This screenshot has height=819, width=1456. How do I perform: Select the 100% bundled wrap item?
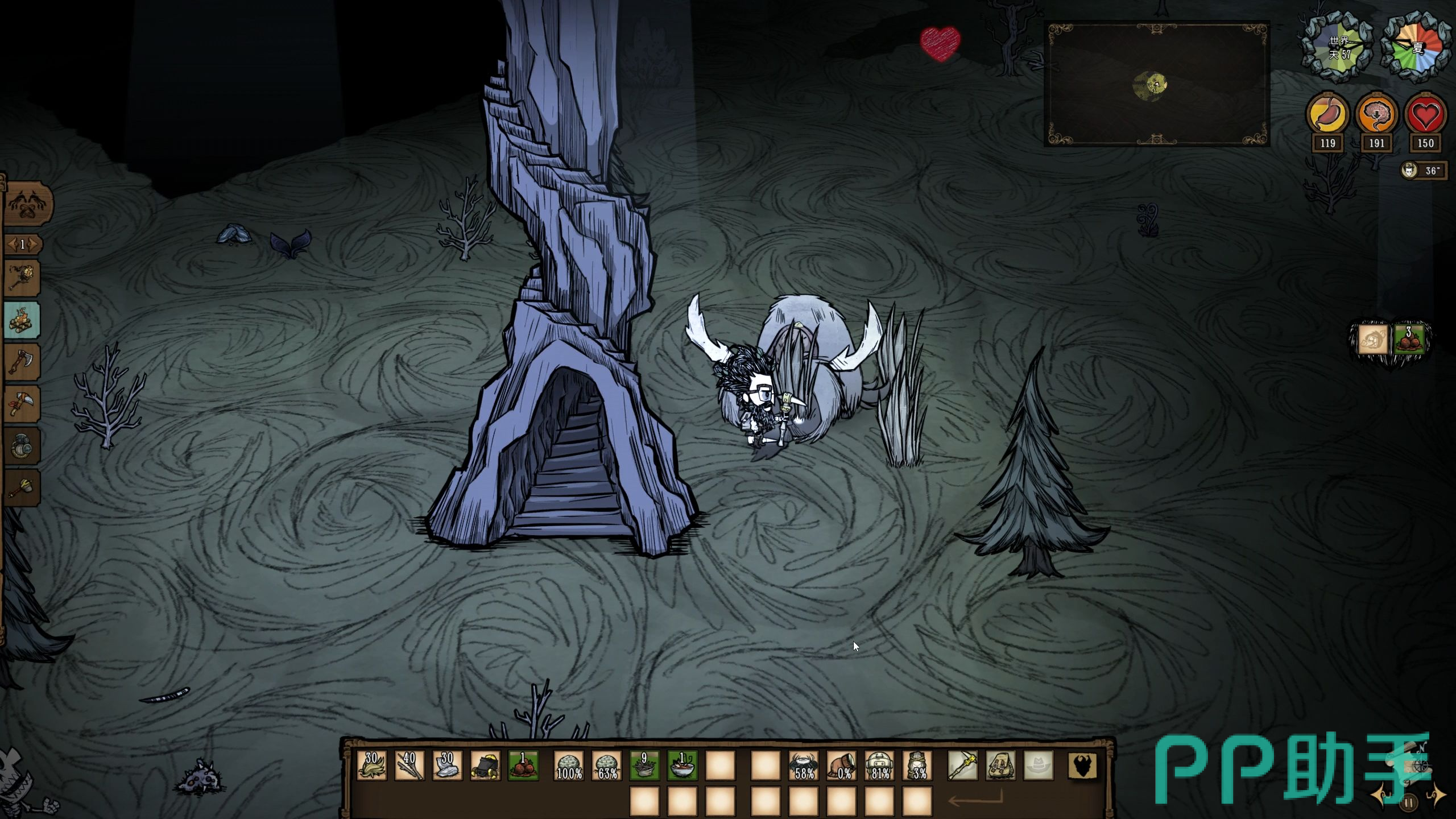pyautogui.click(x=569, y=765)
